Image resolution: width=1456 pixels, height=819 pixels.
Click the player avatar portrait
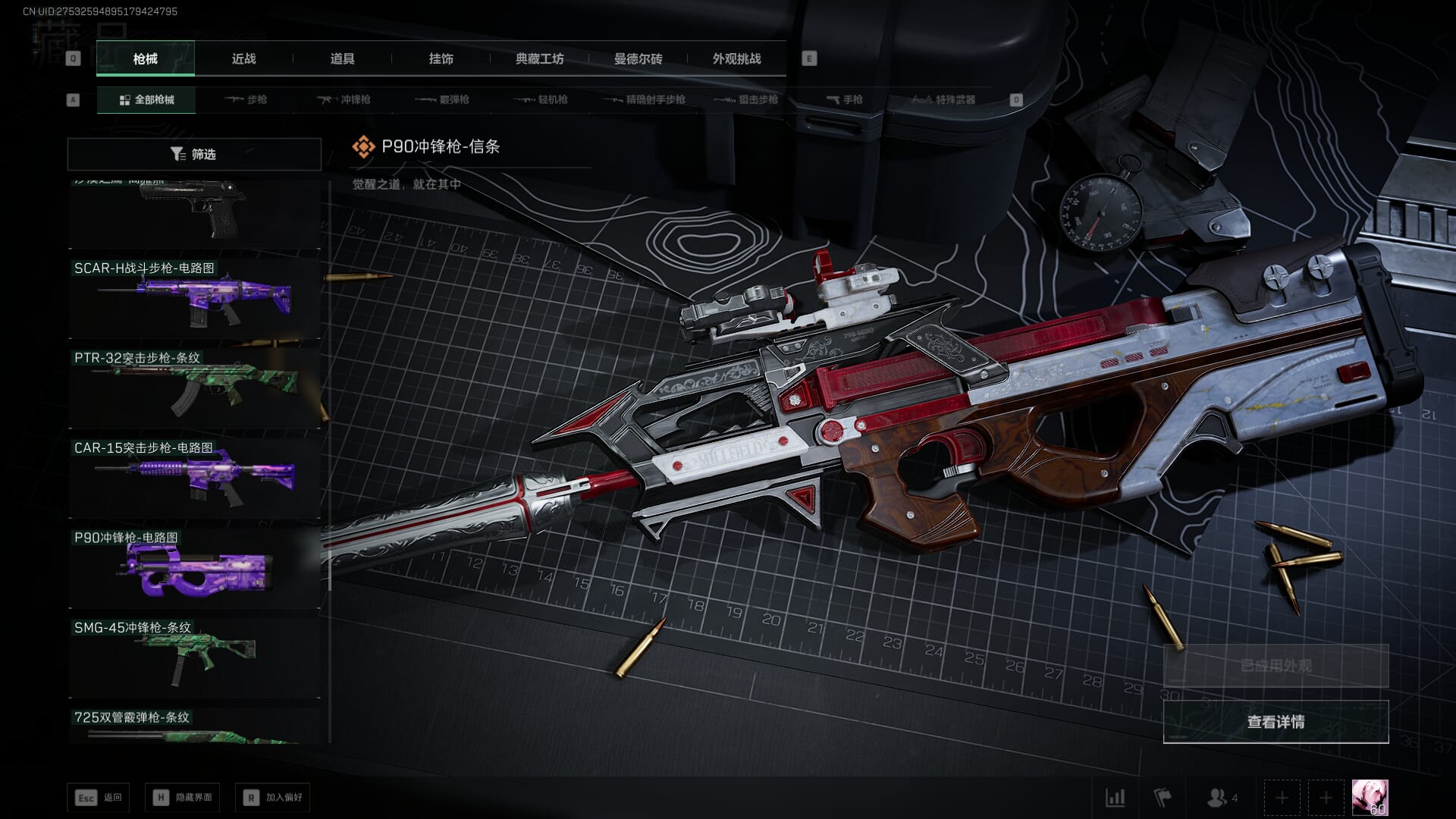pos(1370,798)
